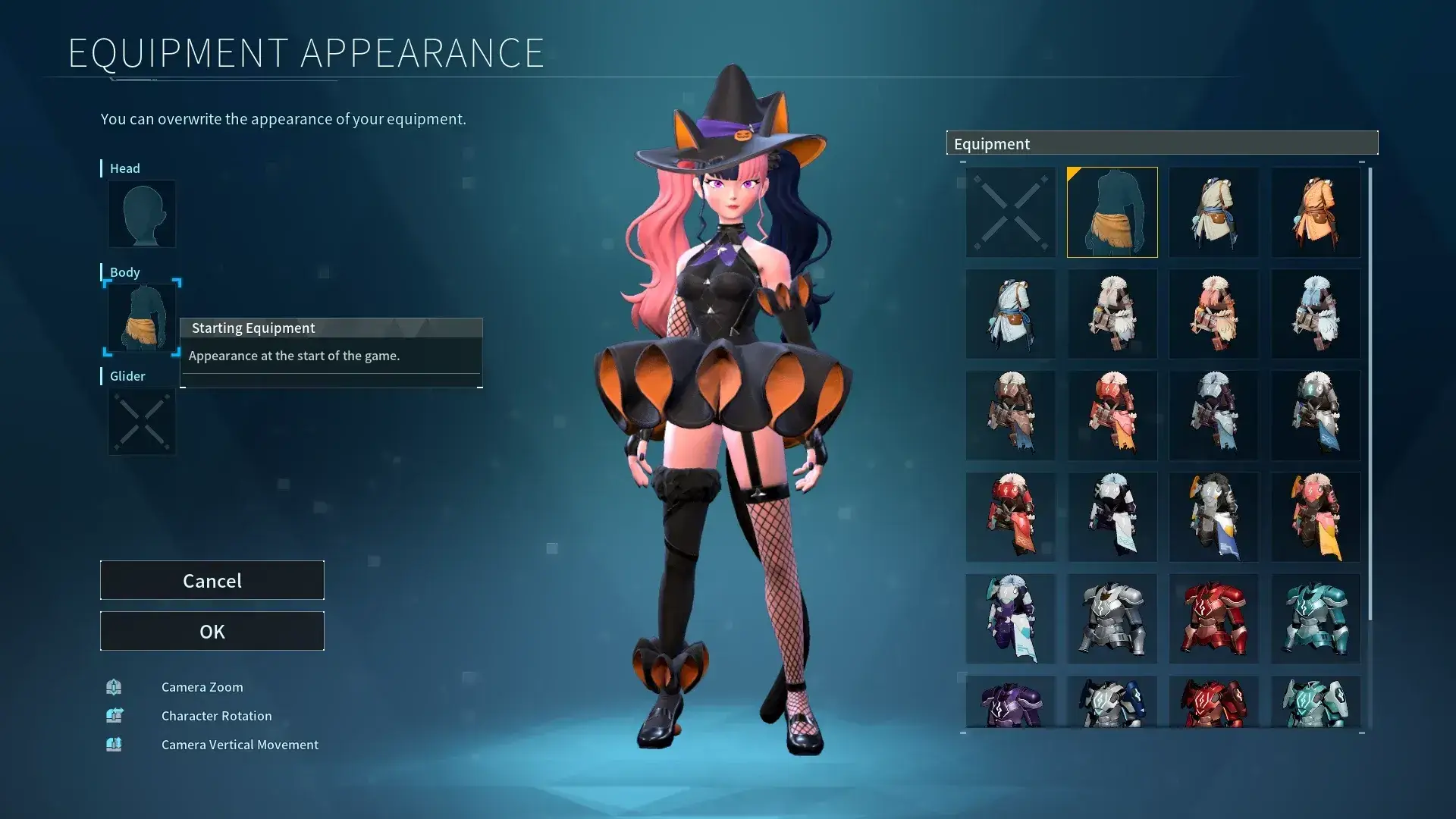The image size is (1456, 819).
Task: Choose the Body appearance slot
Action: pos(142,318)
